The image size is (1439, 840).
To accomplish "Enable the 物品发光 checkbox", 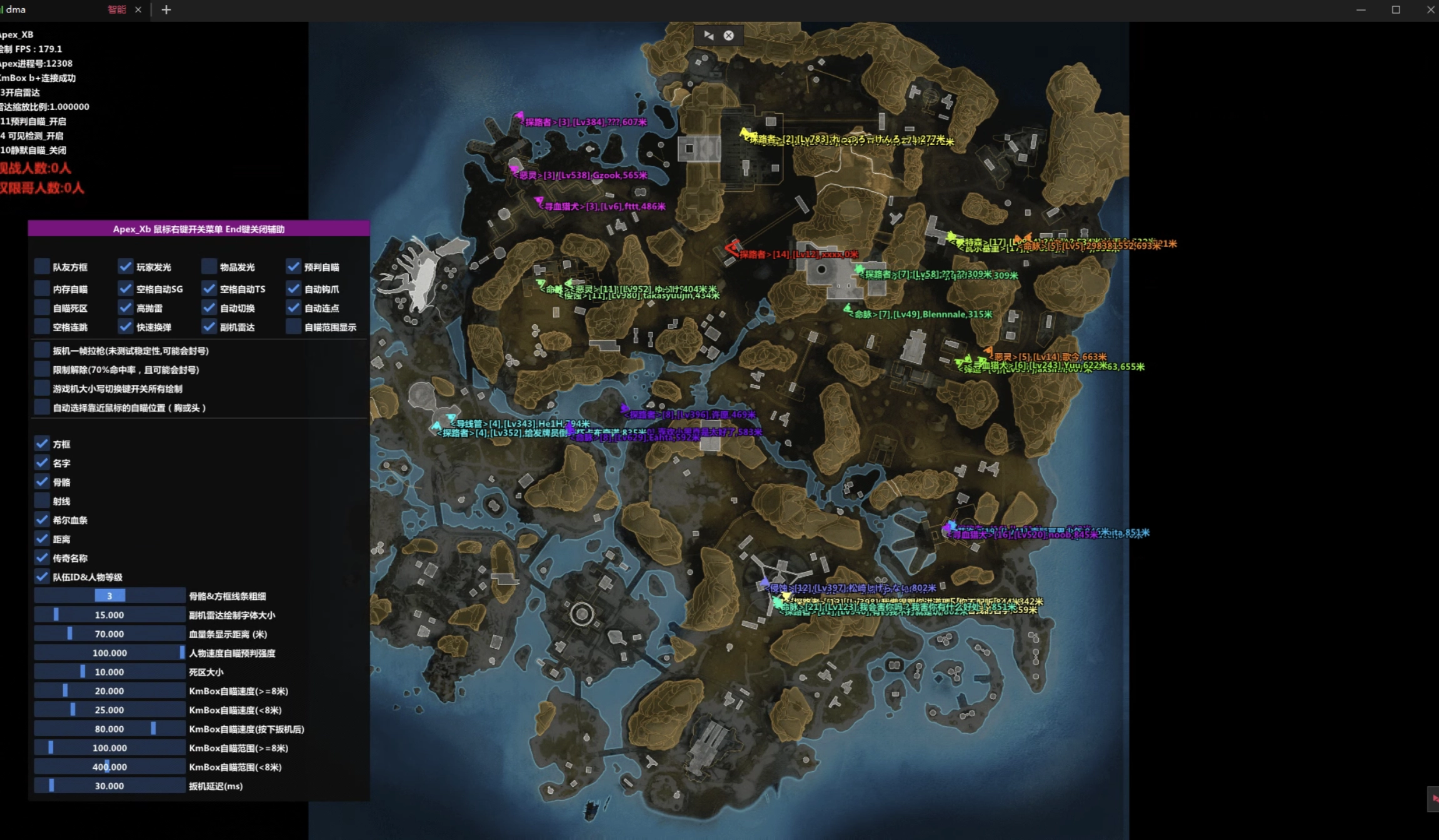I will tap(209, 267).
